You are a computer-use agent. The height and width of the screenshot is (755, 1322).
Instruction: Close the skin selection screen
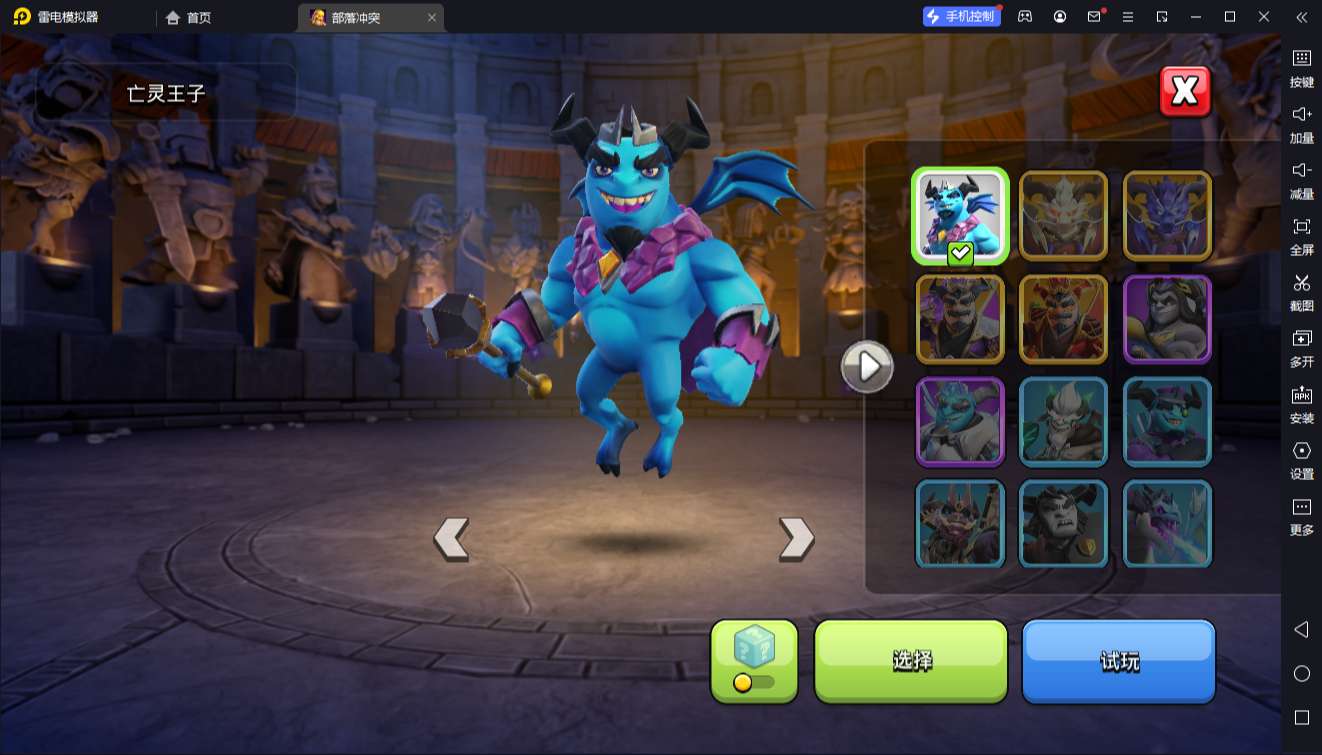[1185, 92]
